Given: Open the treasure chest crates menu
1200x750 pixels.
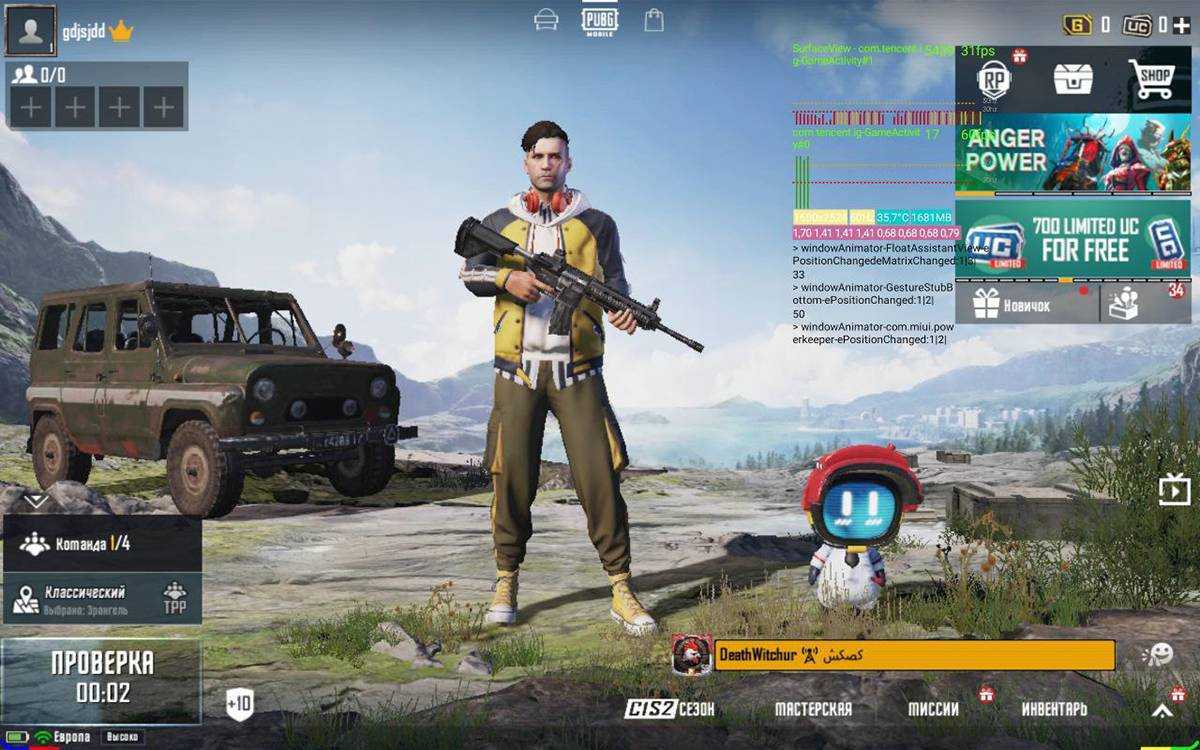Looking at the screenshot, I should [x=1072, y=78].
